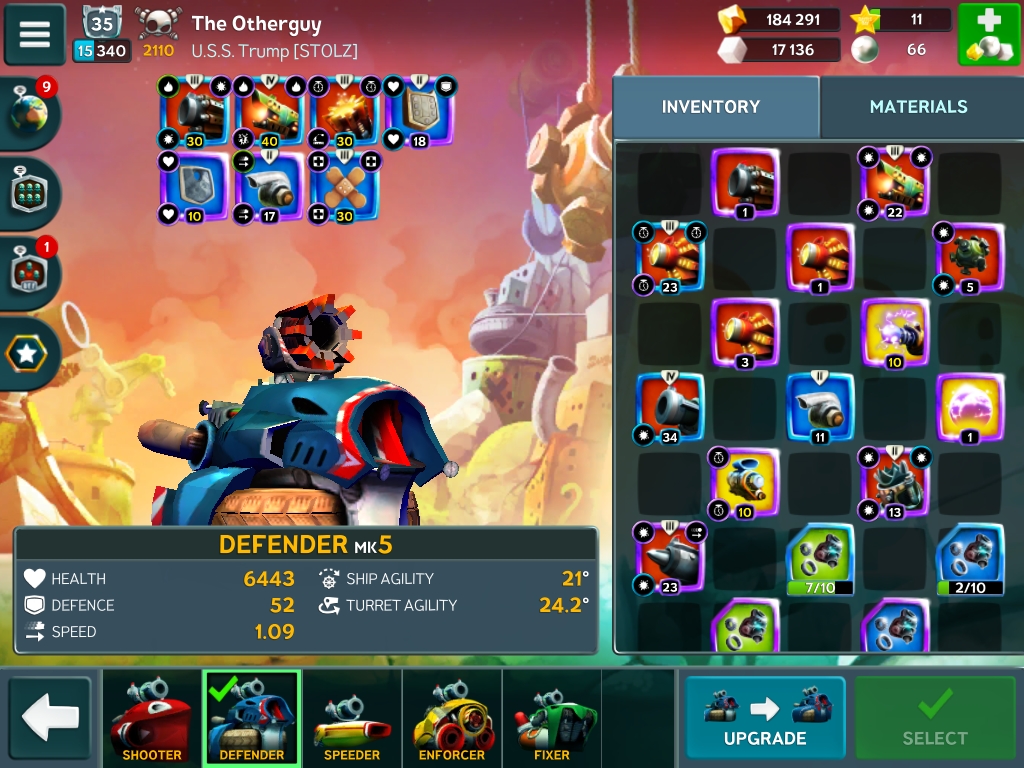Select the Defender ship thumbnail

(x=252, y=717)
